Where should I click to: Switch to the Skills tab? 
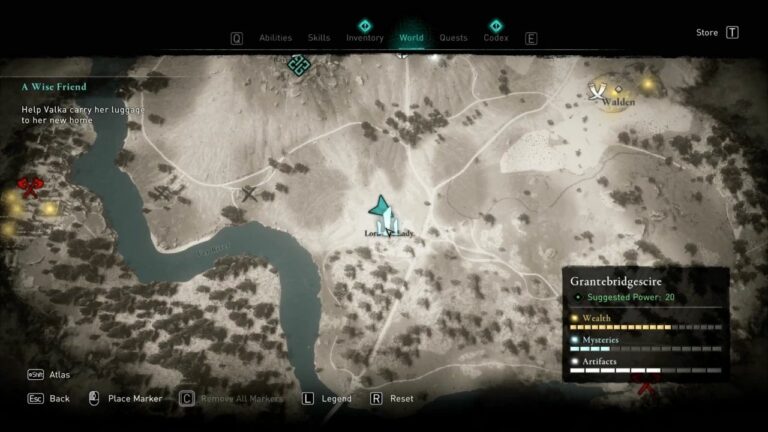319,38
